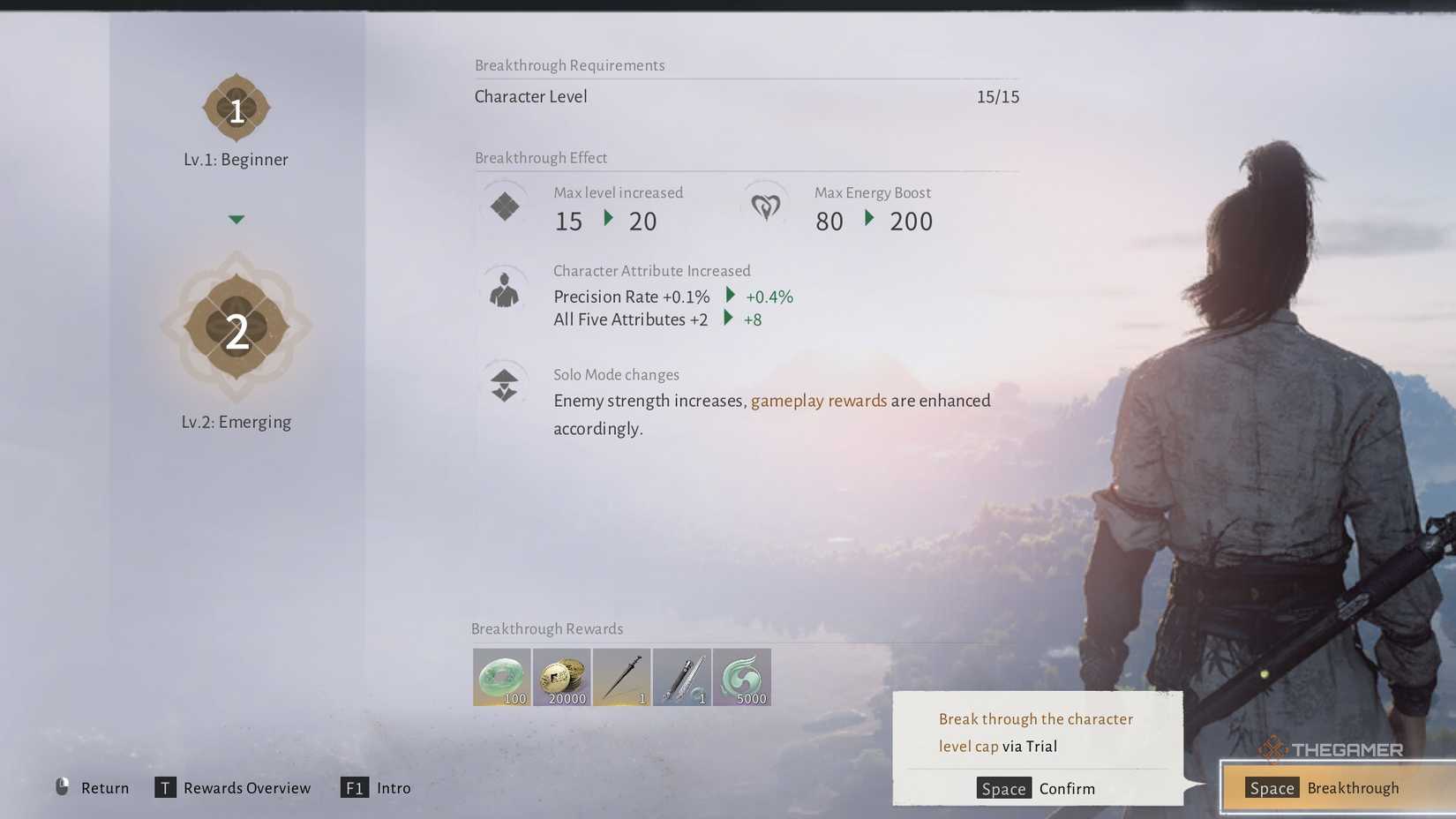Select the 5000 green swirl currency reward
The image size is (1456, 819).
[x=741, y=676]
